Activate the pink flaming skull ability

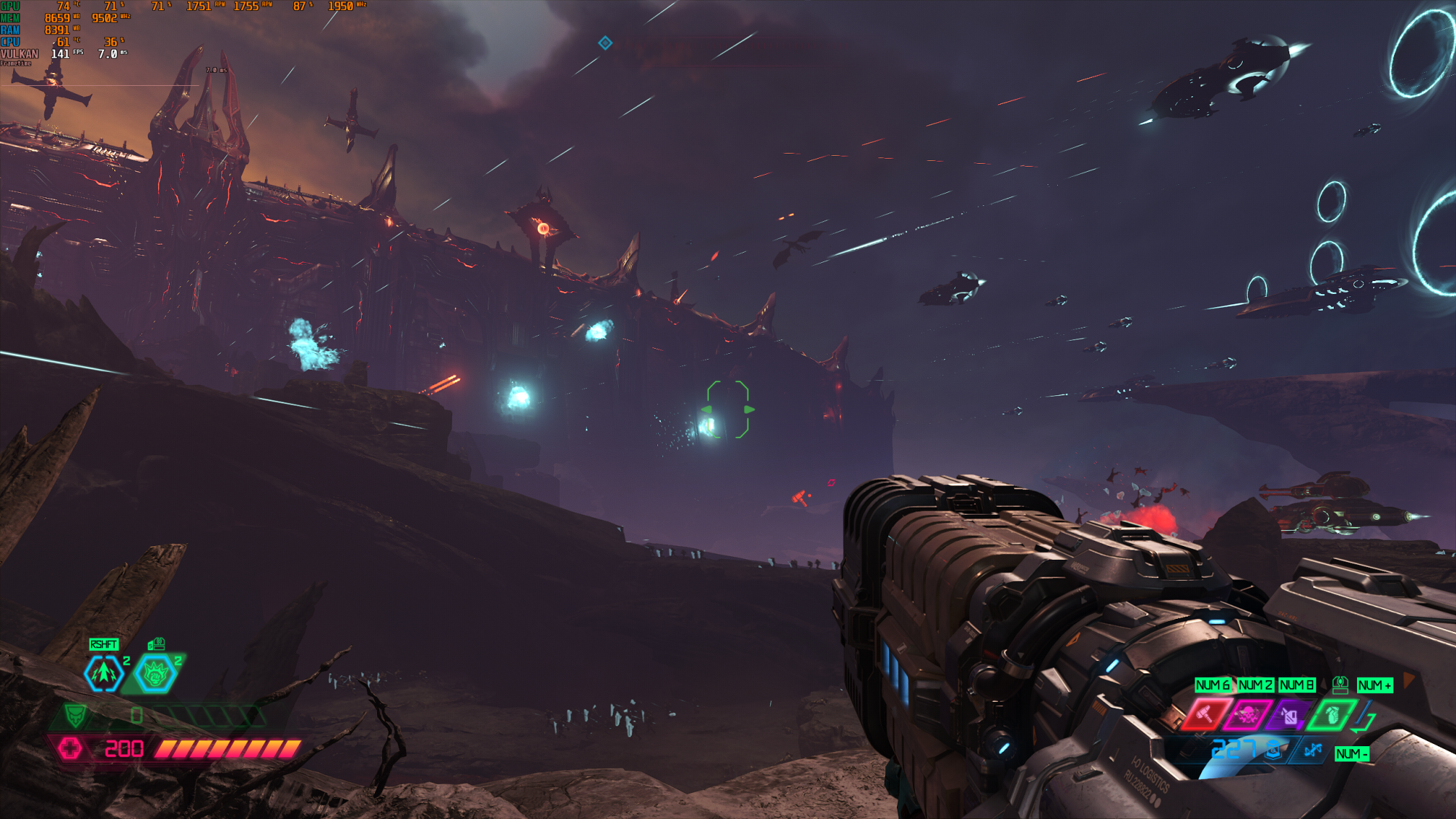pyautogui.click(x=1247, y=714)
